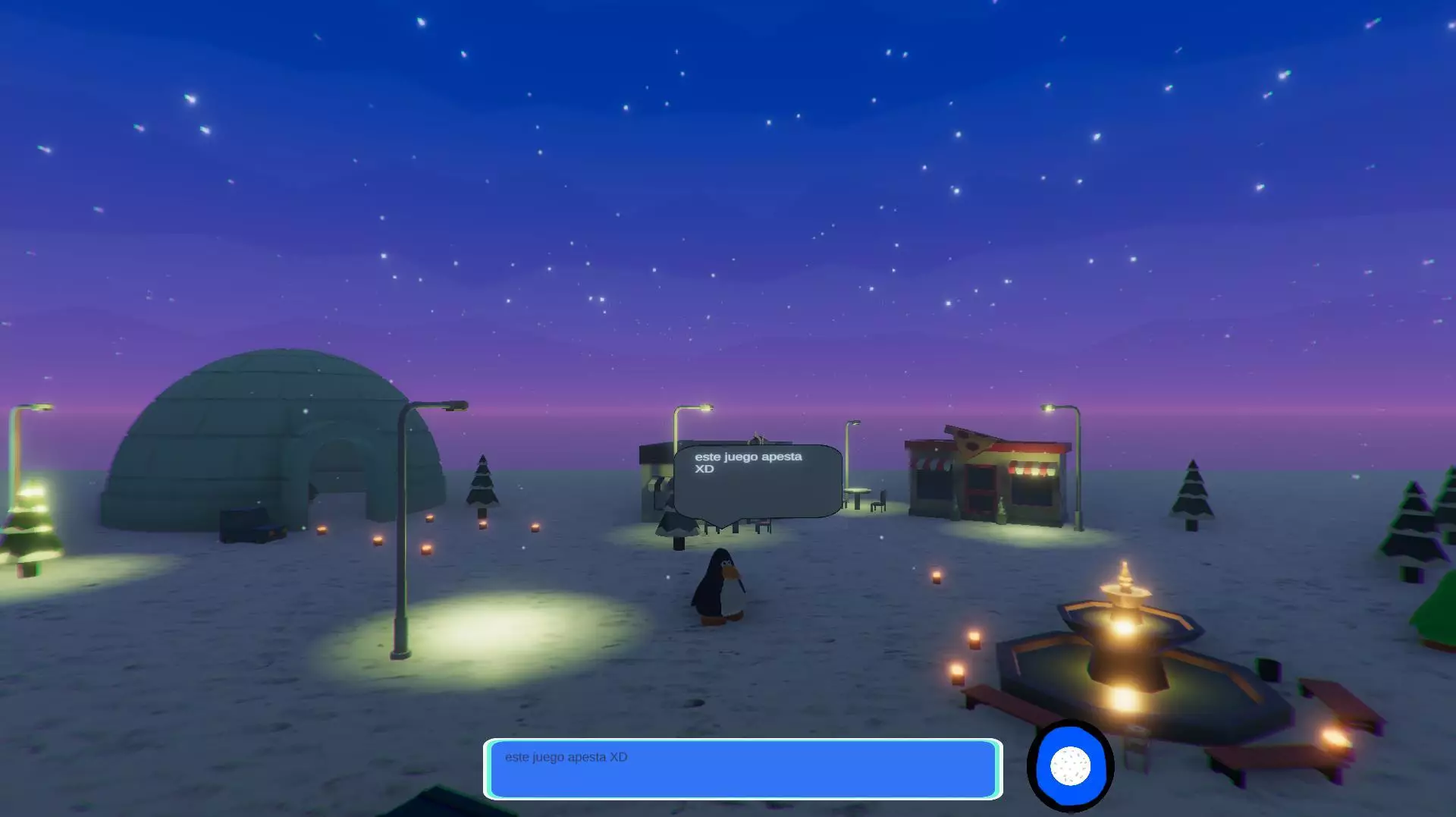Click the pizza slice sign on the roof
1456x817 pixels.
tap(974, 444)
